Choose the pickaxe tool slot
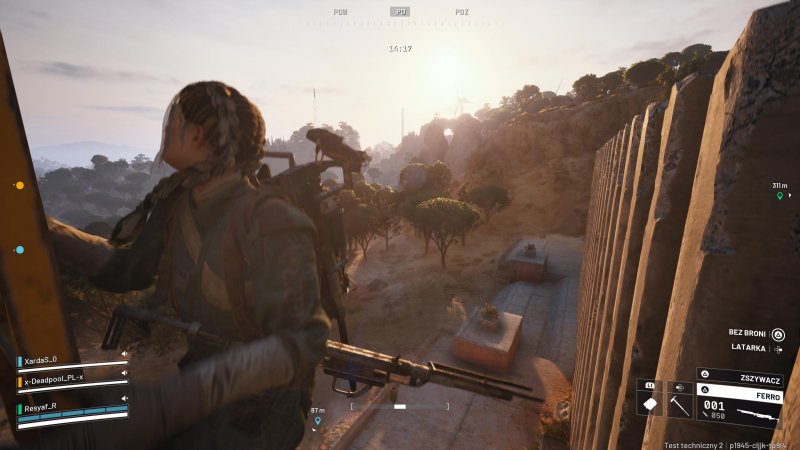This screenshot has height=450, width=800. pos(679,404)
